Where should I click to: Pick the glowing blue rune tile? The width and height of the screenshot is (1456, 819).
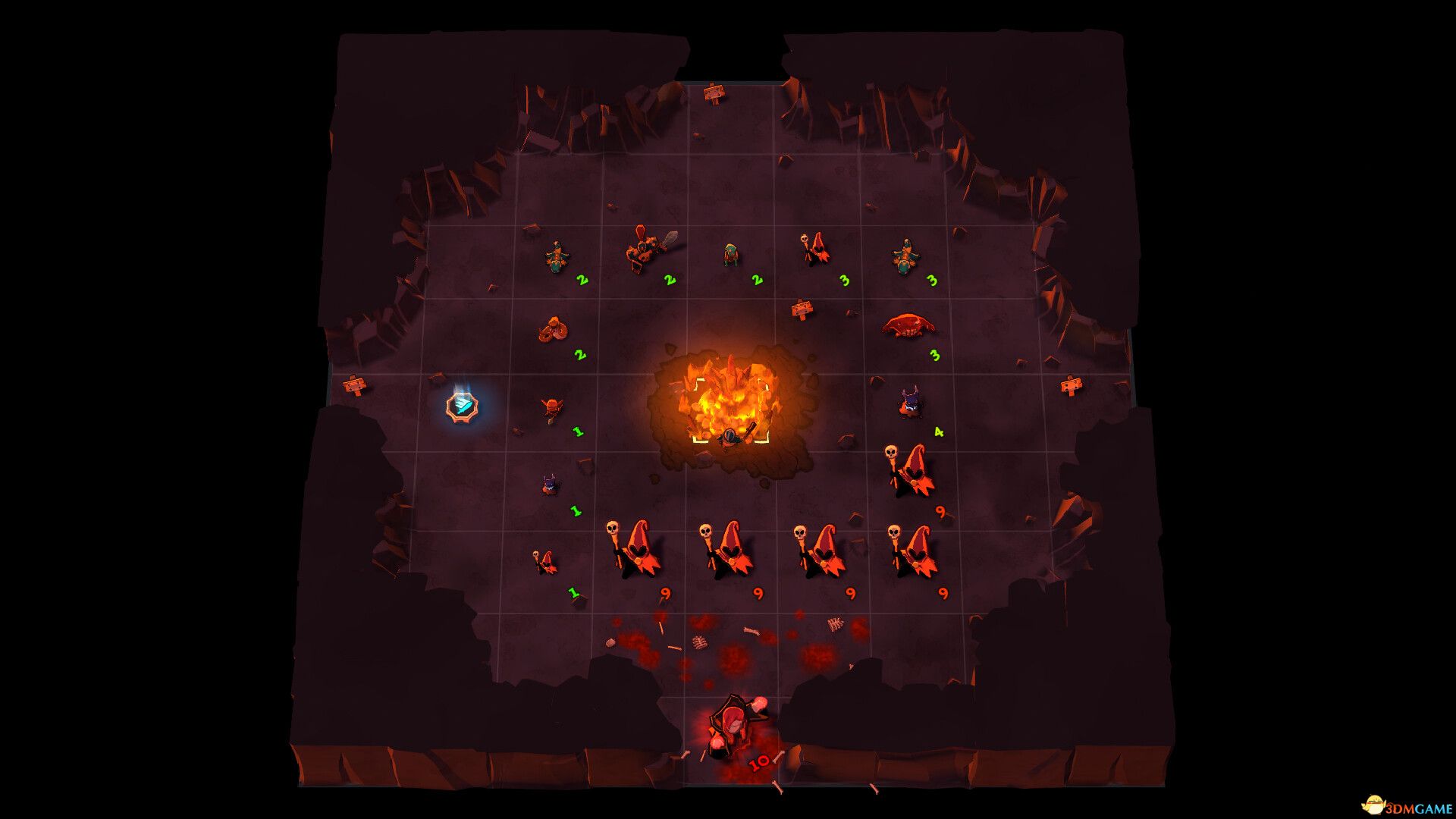point(462,406)
